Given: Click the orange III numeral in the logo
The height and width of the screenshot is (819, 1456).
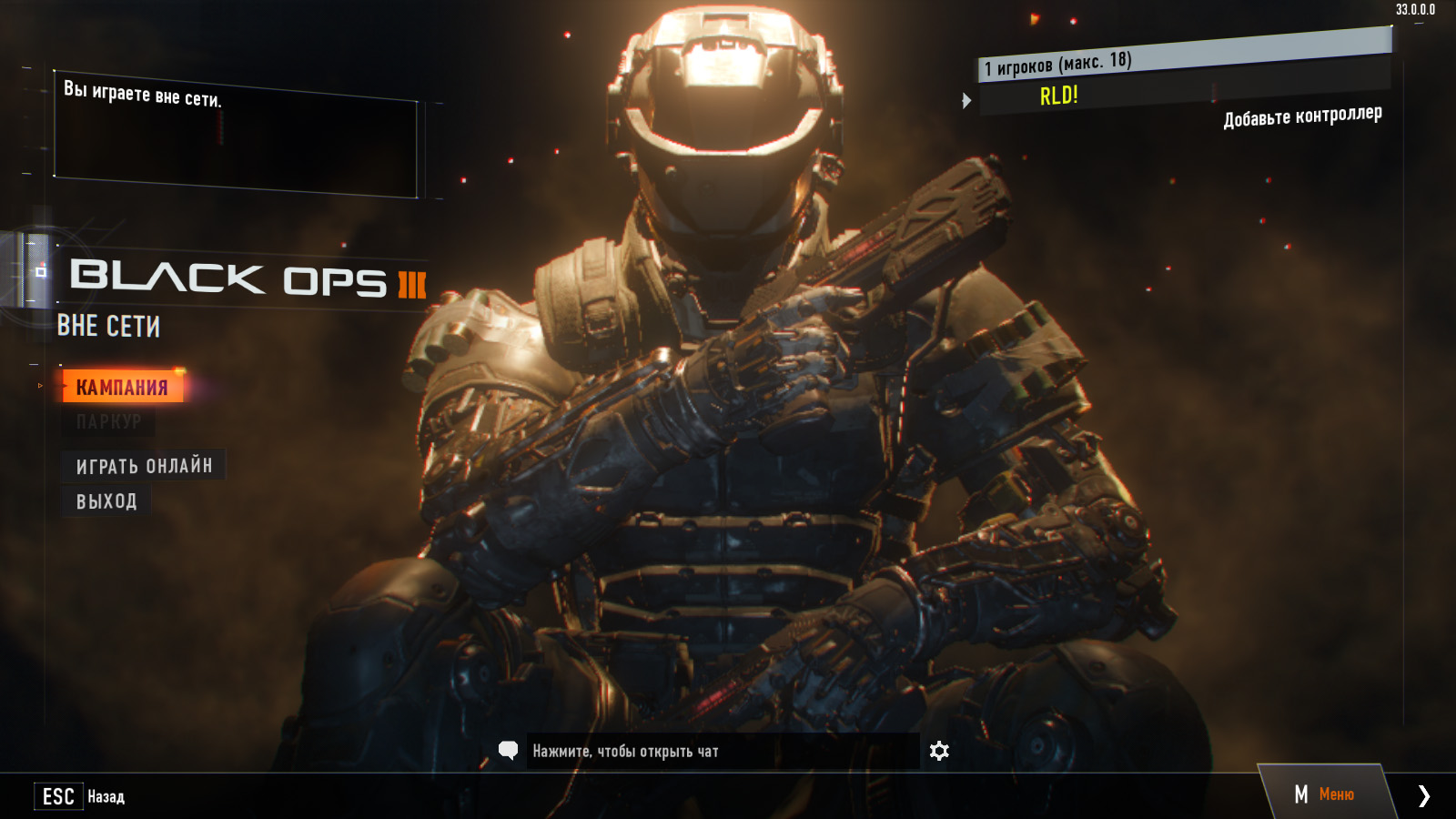Looking at the screenshot, I should [x=408, y=284].
